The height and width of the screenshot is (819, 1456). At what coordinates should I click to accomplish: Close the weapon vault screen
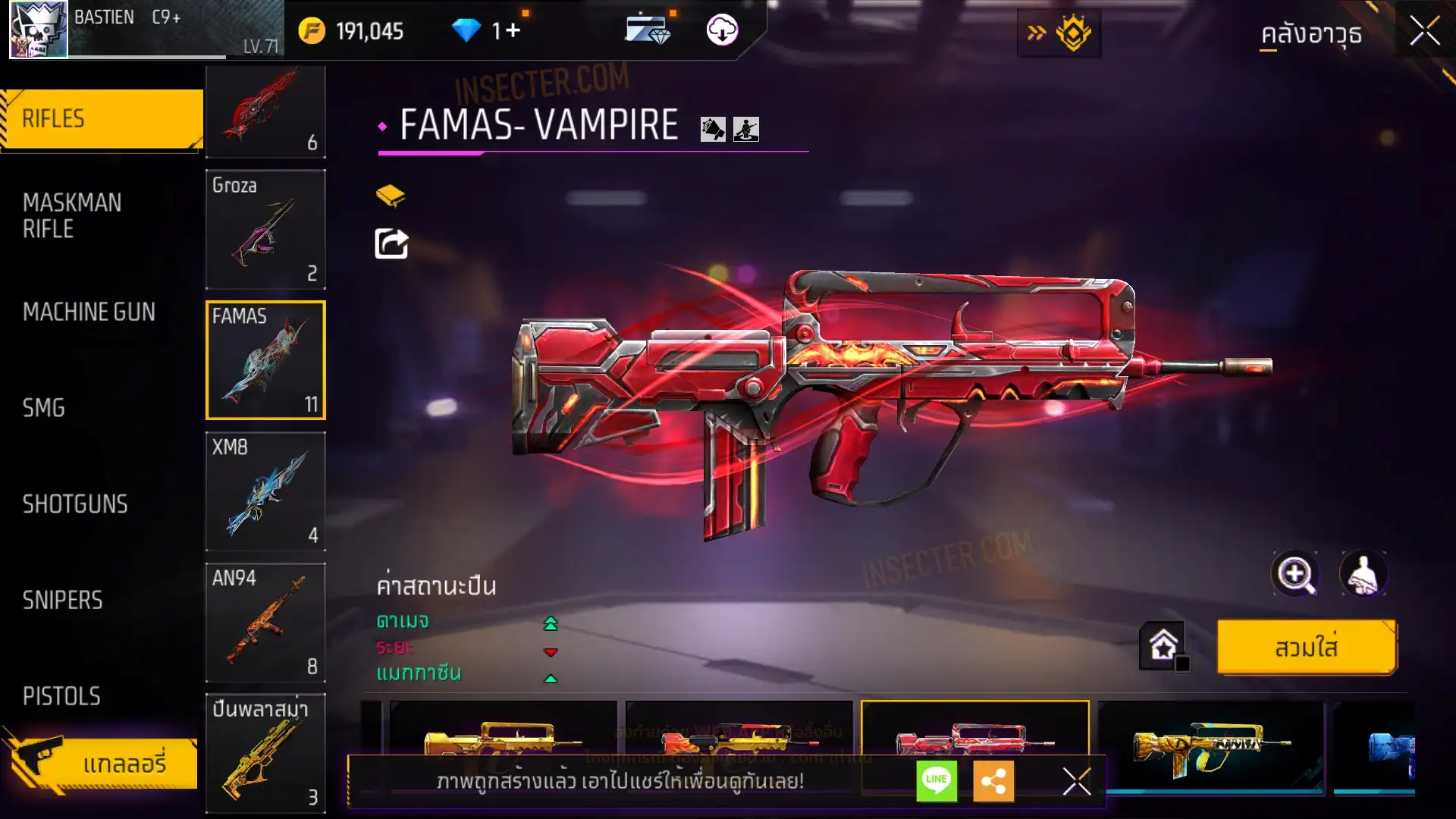(x=1425, y=32)
